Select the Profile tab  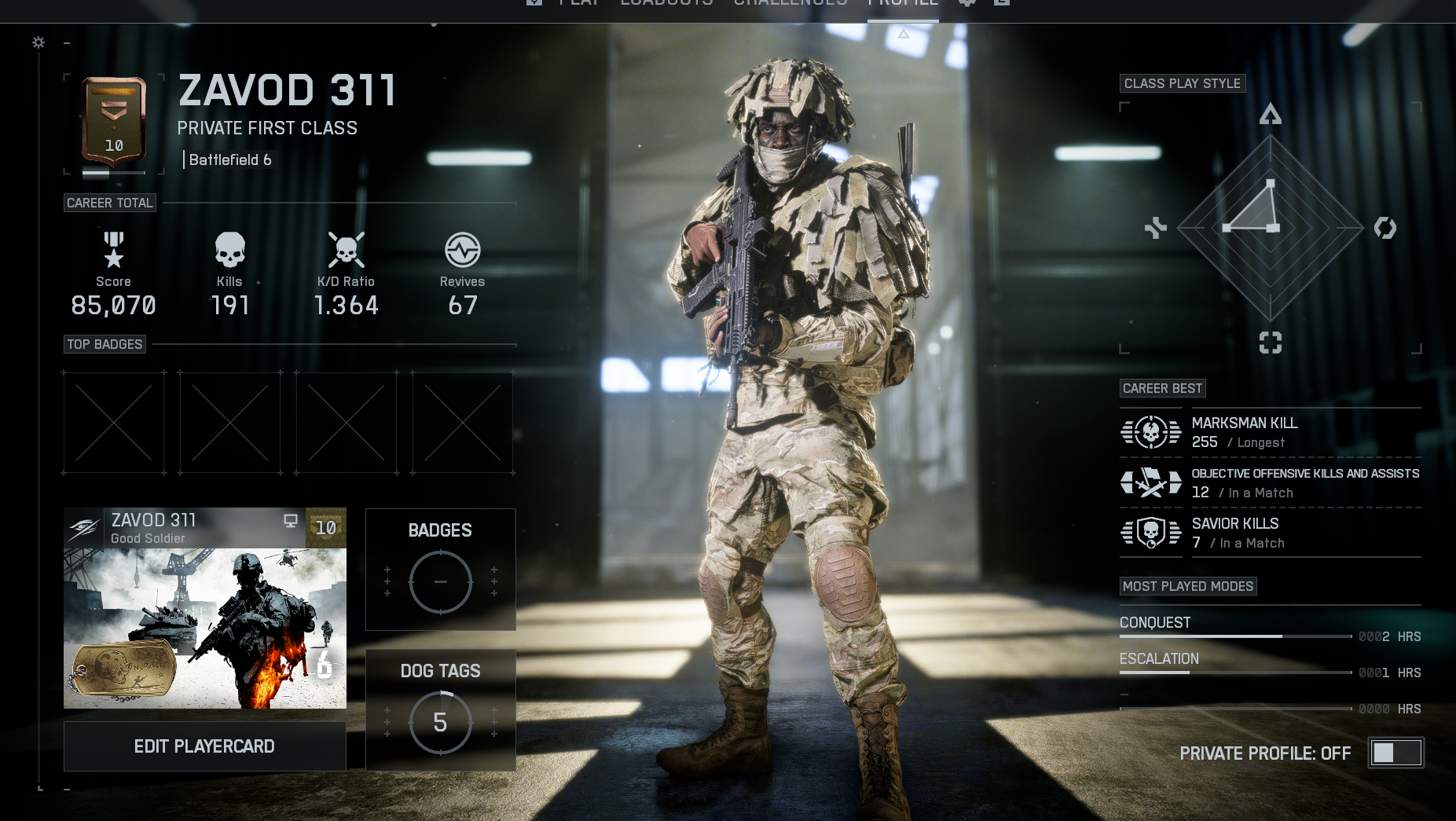click(903, 4)
